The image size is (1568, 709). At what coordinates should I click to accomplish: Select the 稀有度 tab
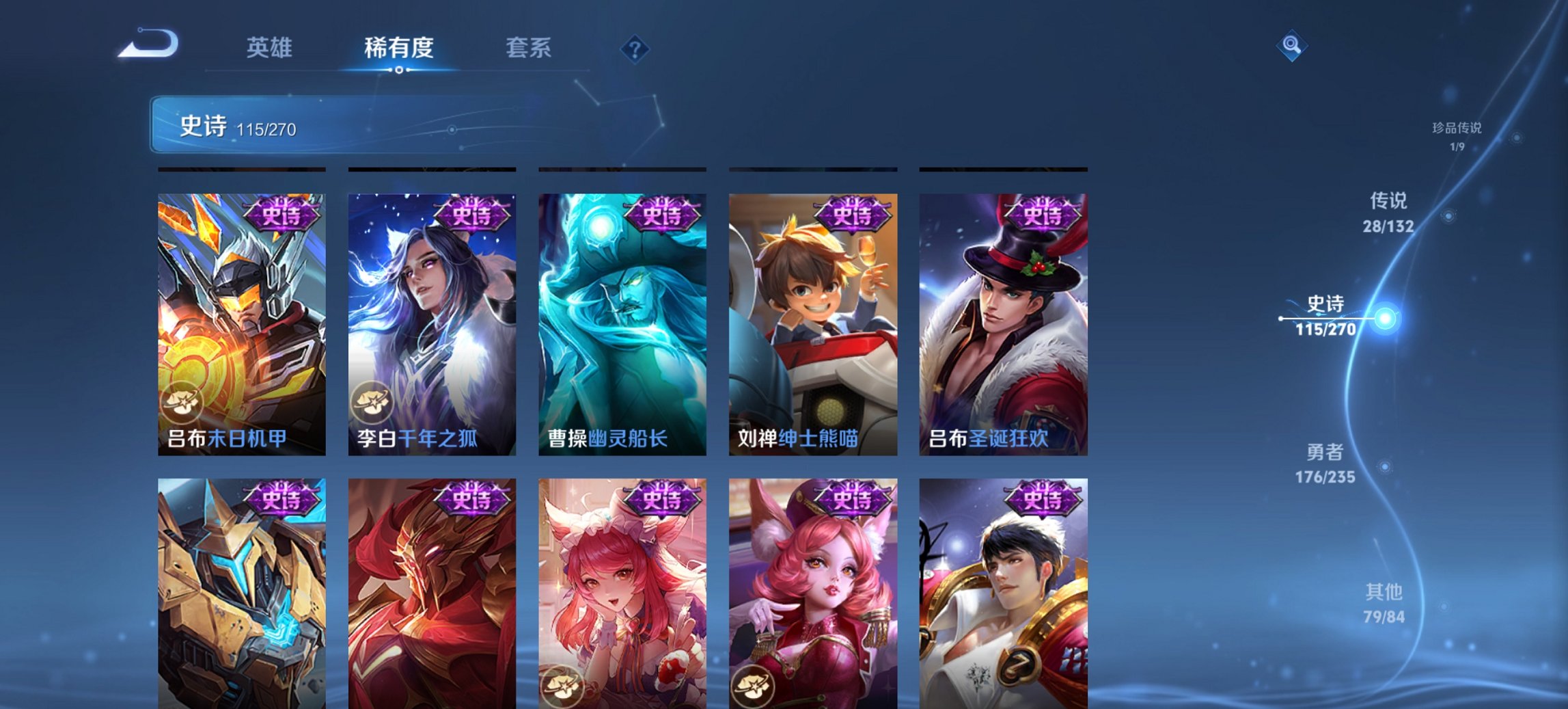(x=399, y=48)
